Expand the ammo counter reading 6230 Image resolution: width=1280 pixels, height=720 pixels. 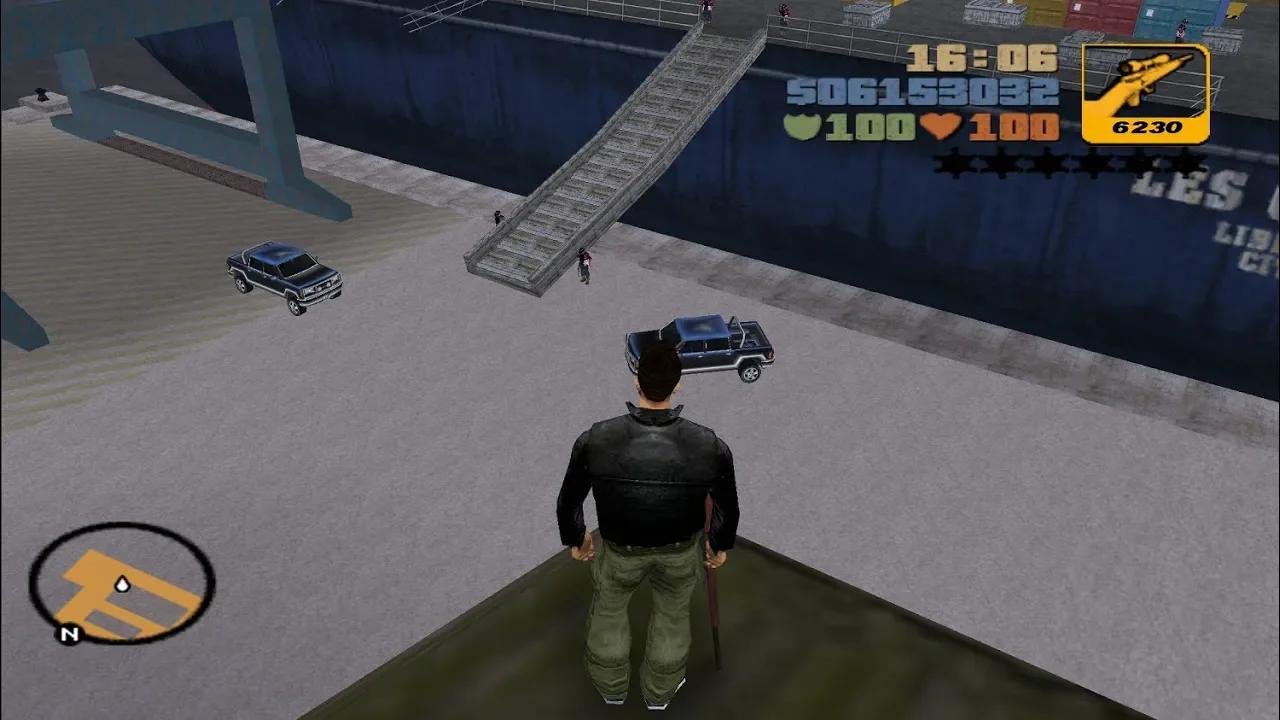tap(1146, 127)
